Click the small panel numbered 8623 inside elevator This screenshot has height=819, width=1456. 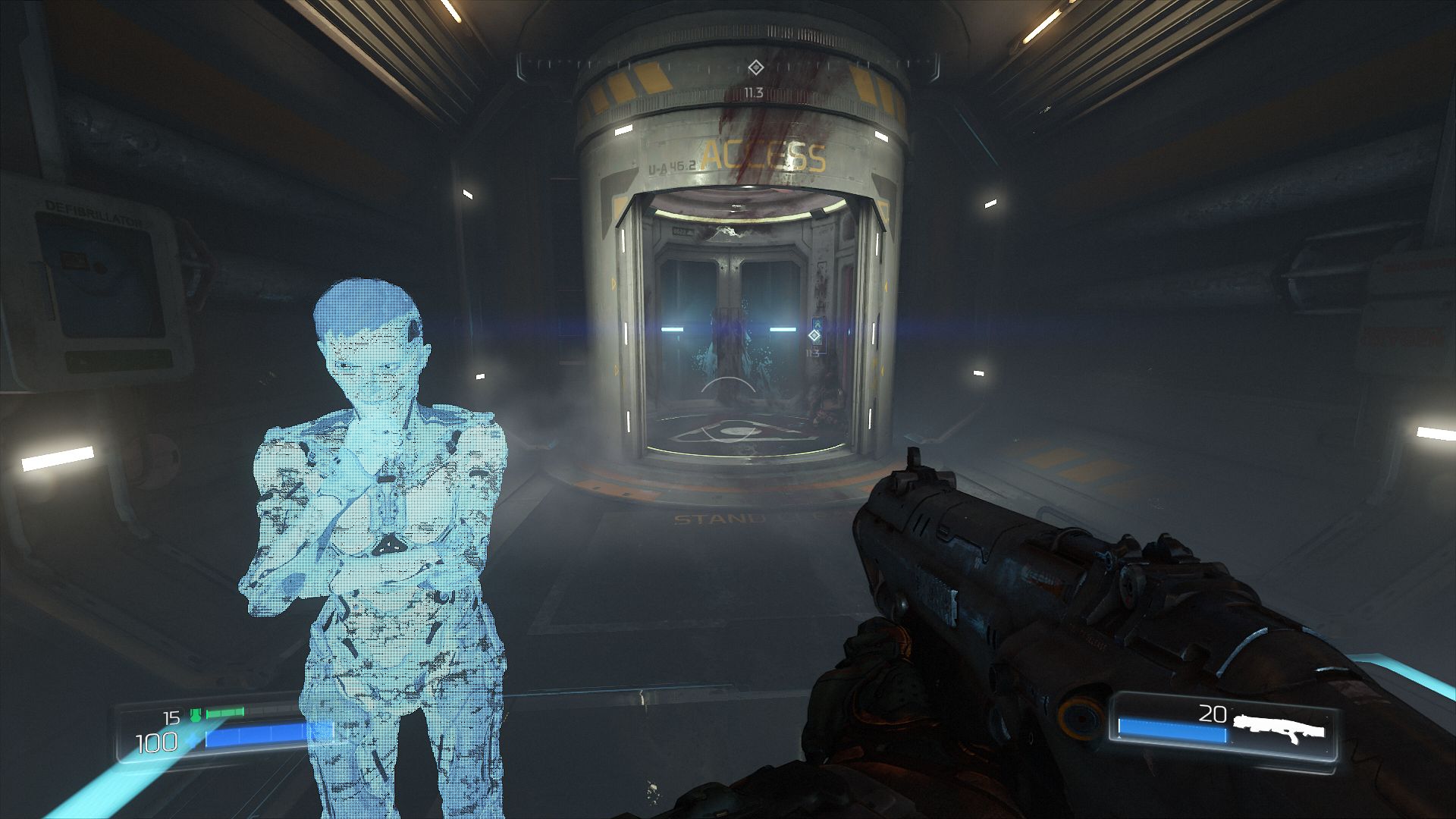click(682, 231)
